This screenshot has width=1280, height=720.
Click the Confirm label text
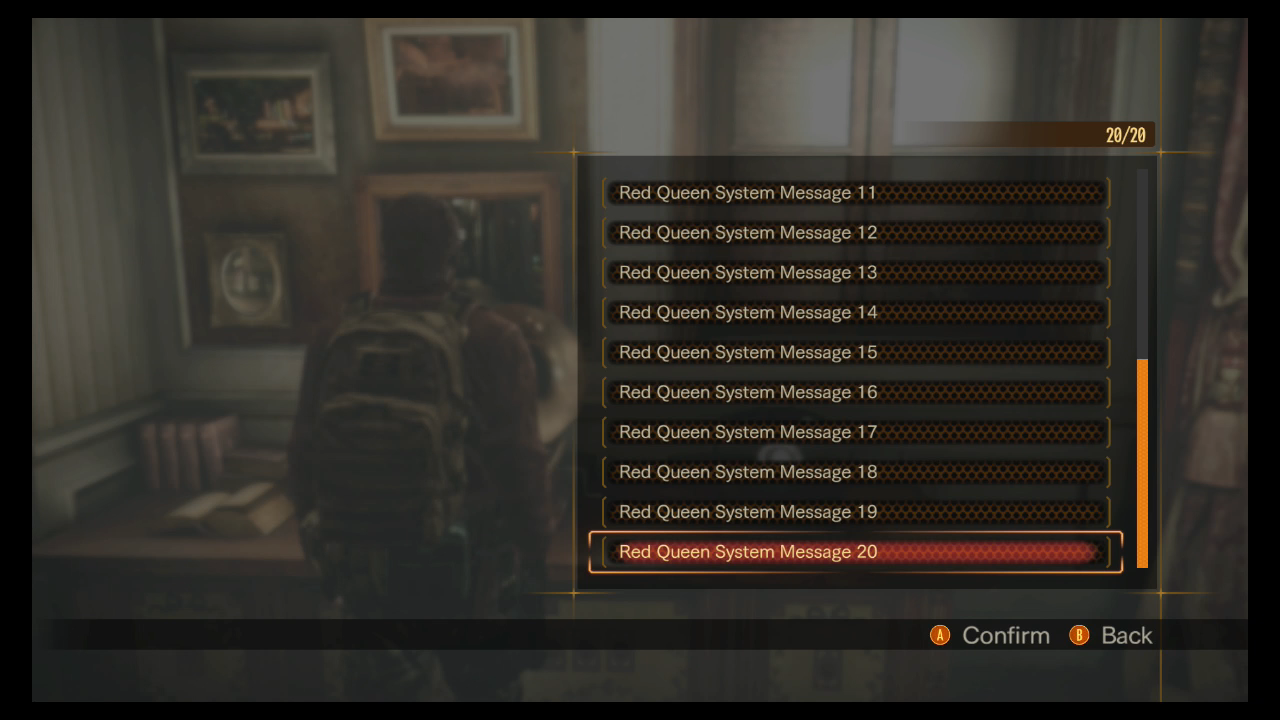click(1005, 635)
